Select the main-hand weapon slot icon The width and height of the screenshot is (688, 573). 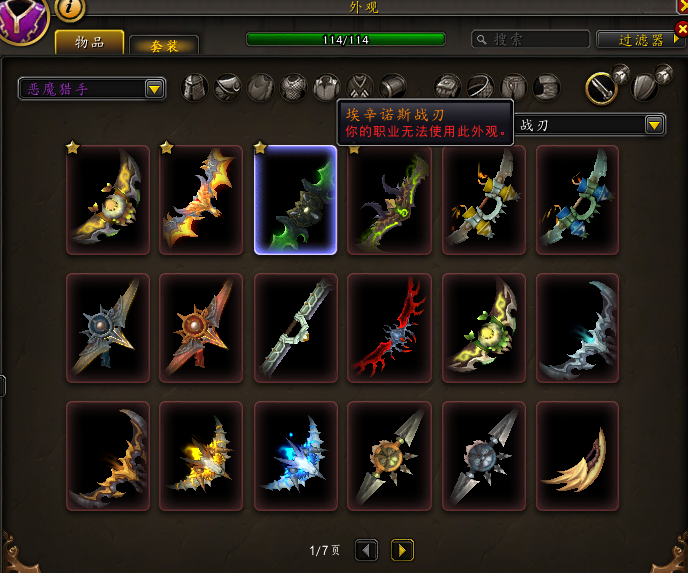pos(599,87)
